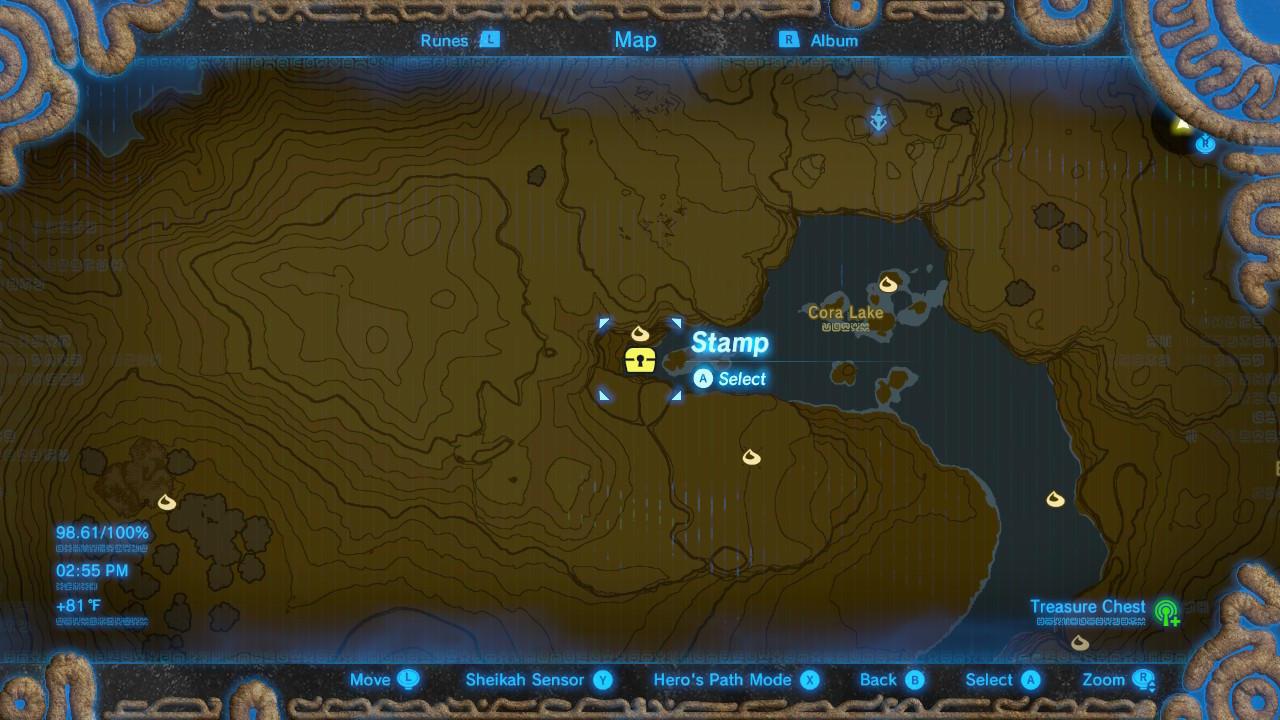Switch to the Map tab
1280x720 pixels.
pyautogui.click(x=637, y=40)
